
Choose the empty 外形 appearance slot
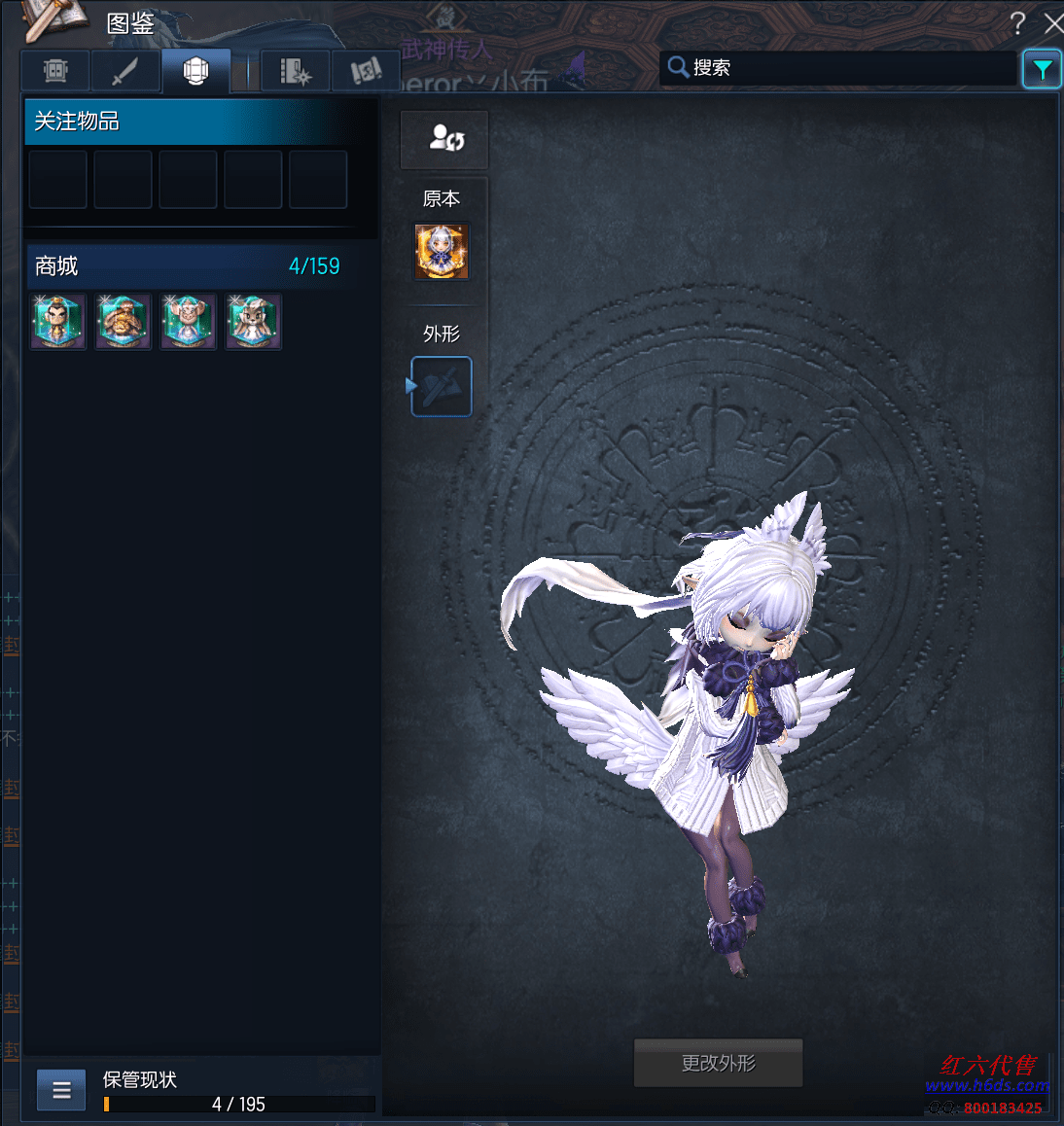442,386
